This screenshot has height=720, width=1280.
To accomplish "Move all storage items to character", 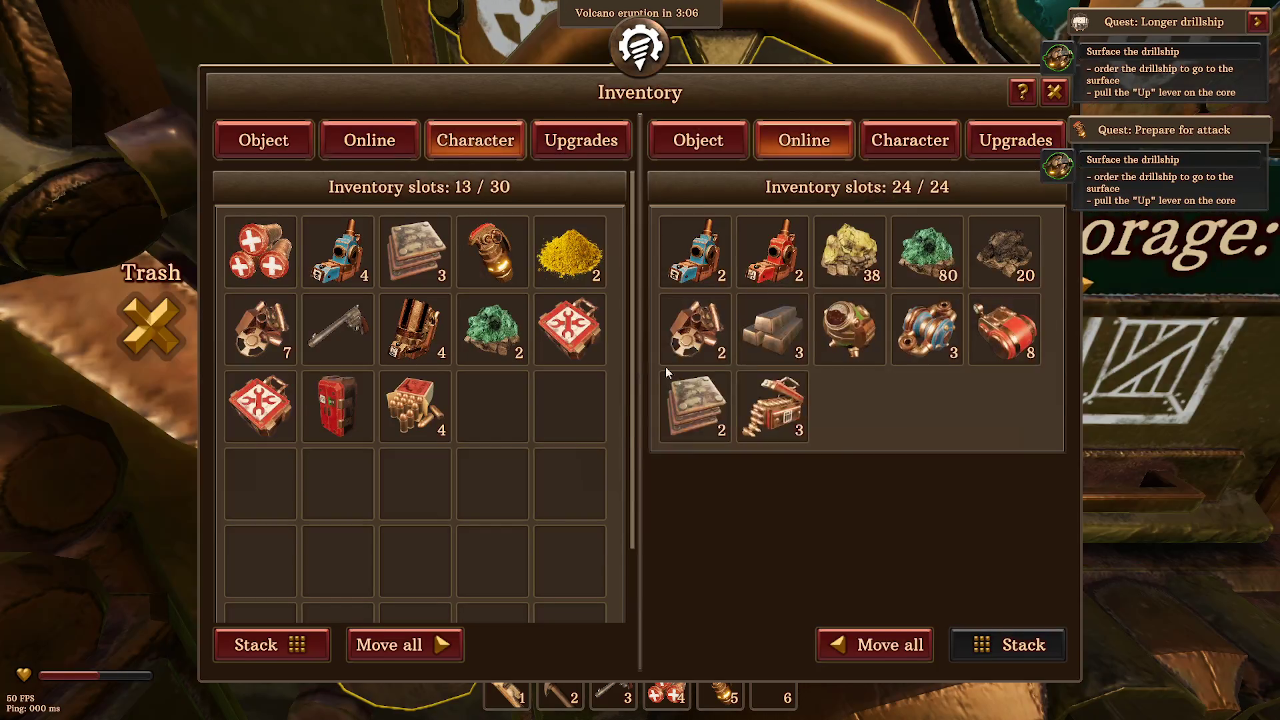I will 875,645.
